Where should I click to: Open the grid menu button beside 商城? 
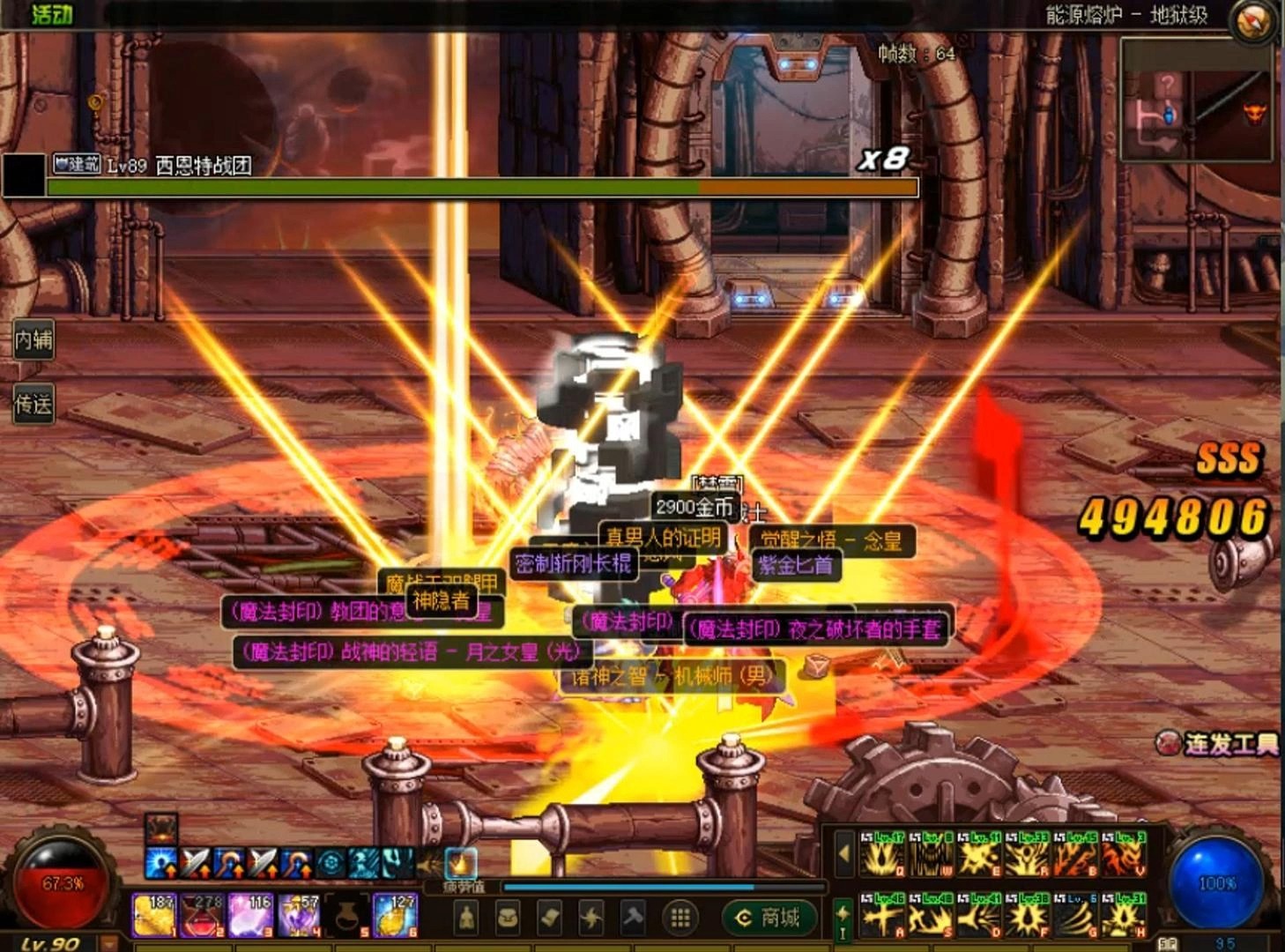(680, 919)
